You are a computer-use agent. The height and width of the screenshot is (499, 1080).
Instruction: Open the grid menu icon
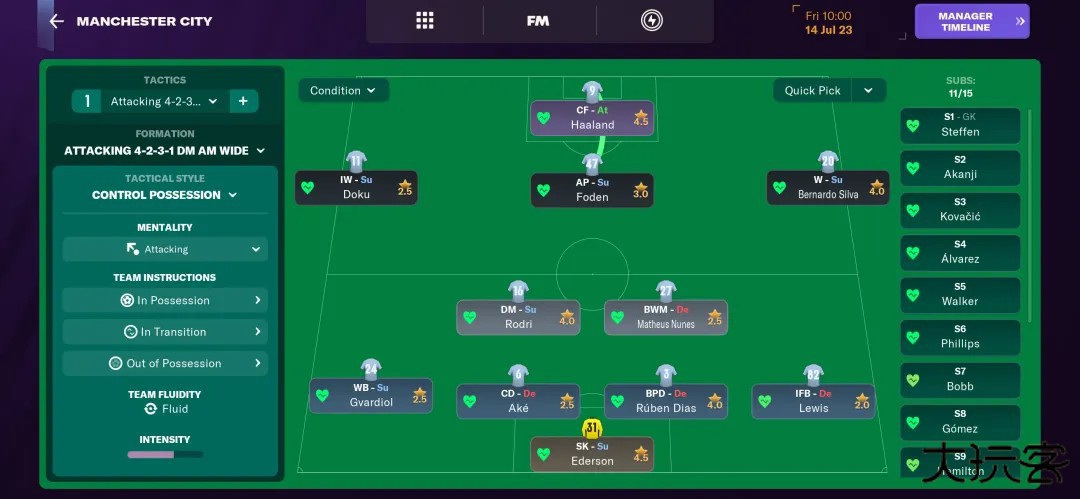[x=425, y=21]
